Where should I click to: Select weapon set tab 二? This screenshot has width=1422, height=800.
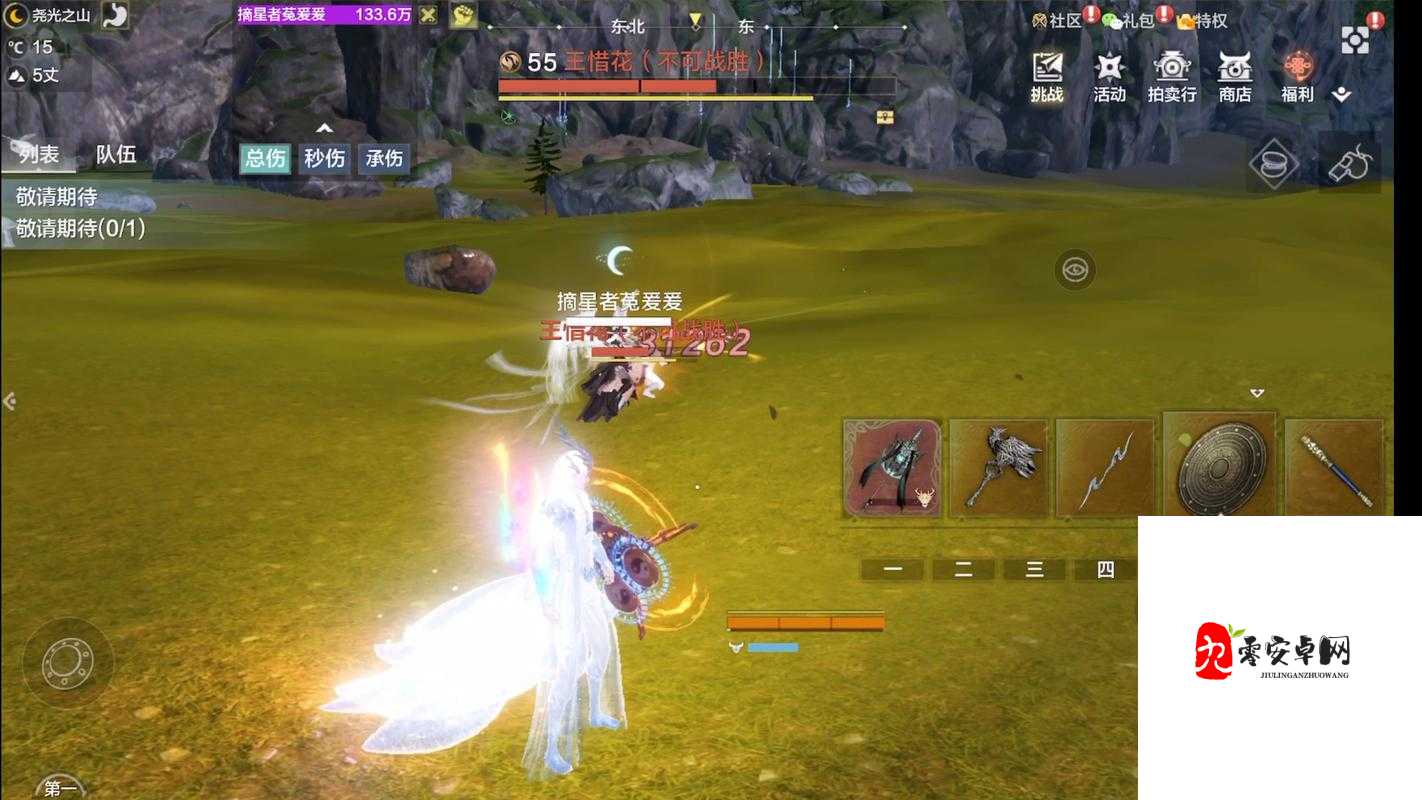point(962,569)
